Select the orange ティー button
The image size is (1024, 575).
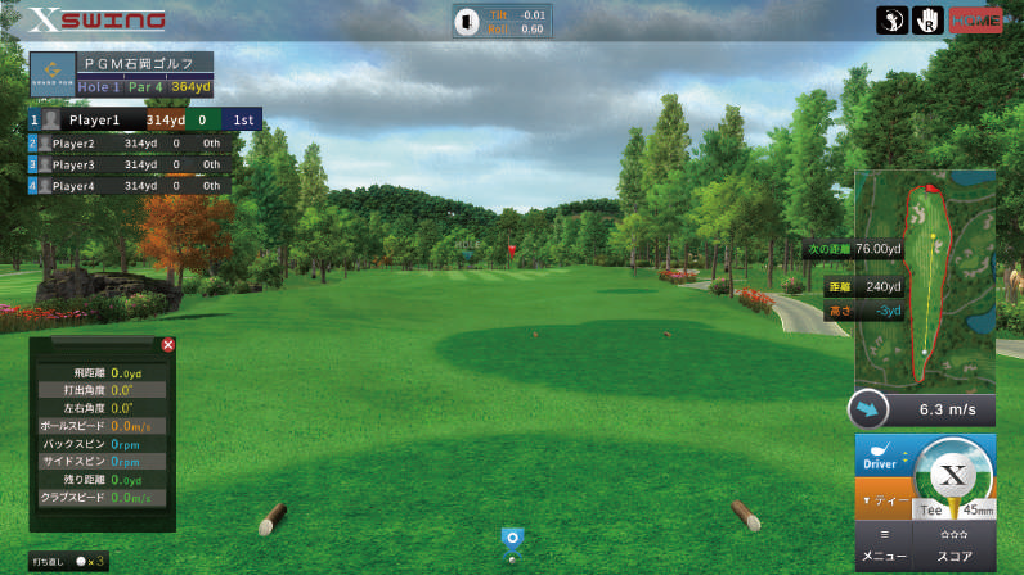pyautogui.click(x=881, y=500)
